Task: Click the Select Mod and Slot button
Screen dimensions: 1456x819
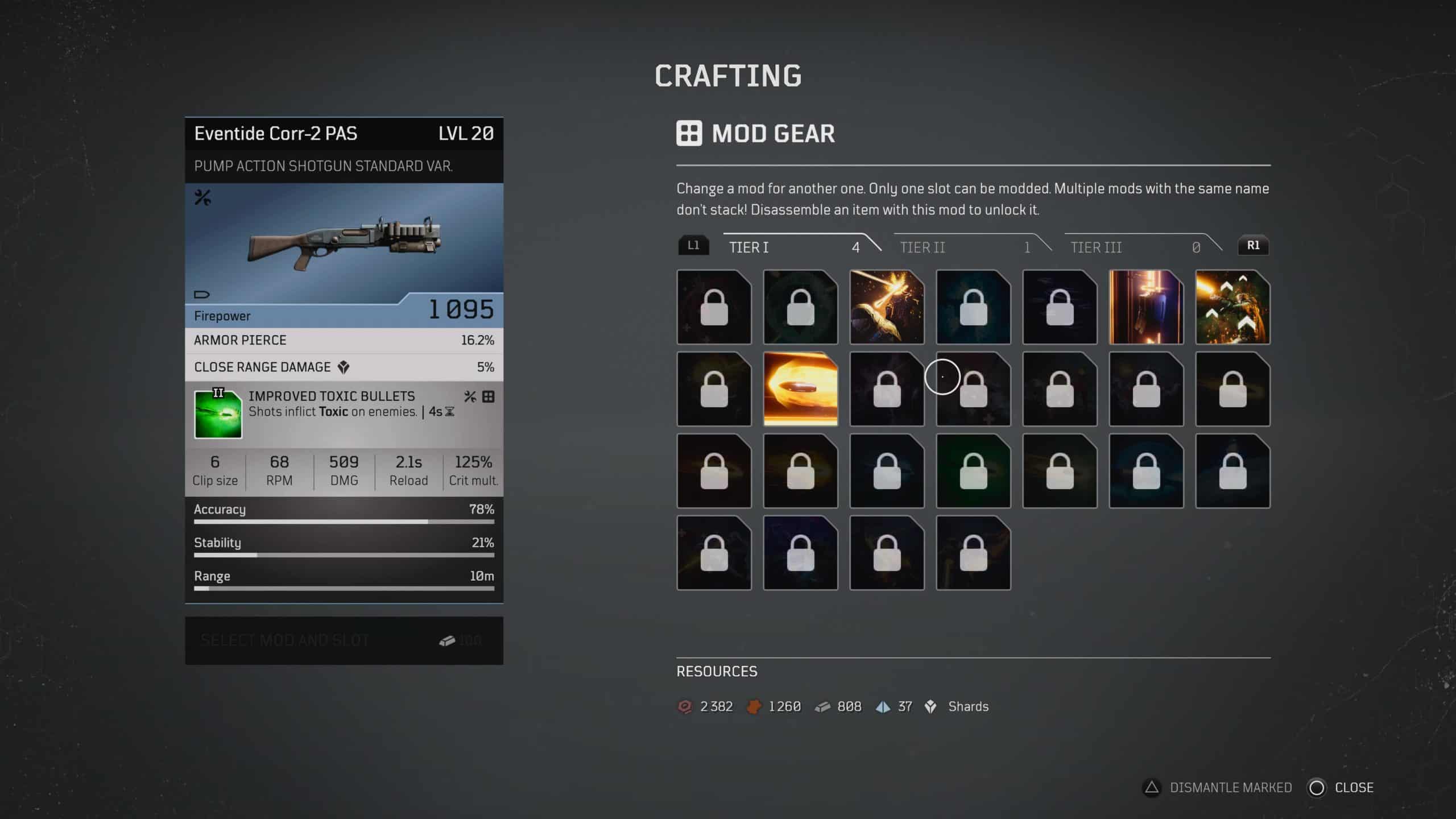Action: (x=344, y=640)
